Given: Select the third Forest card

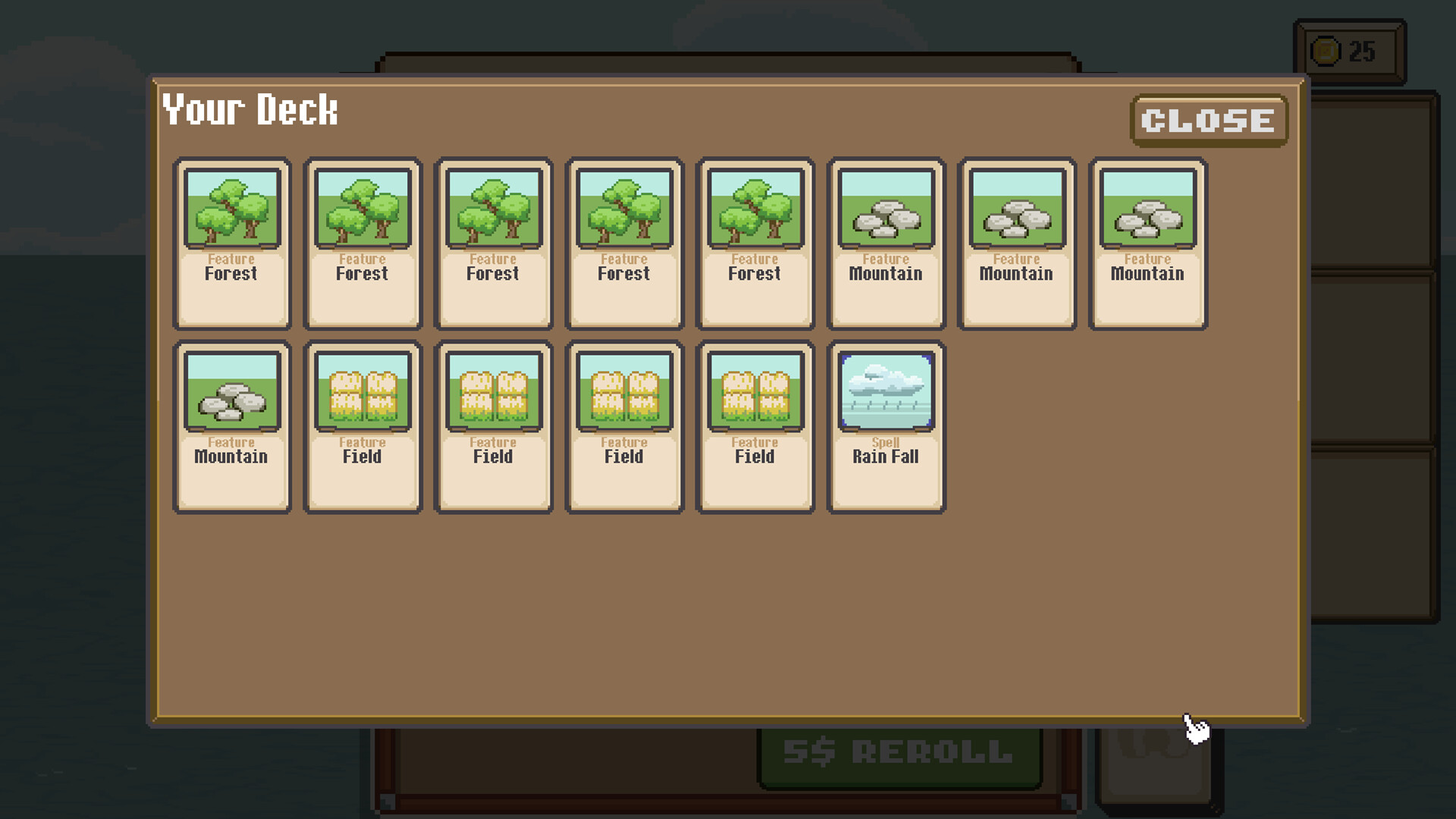Looking at the screenshot, I should pyautogui.click(x=493, y=243).
